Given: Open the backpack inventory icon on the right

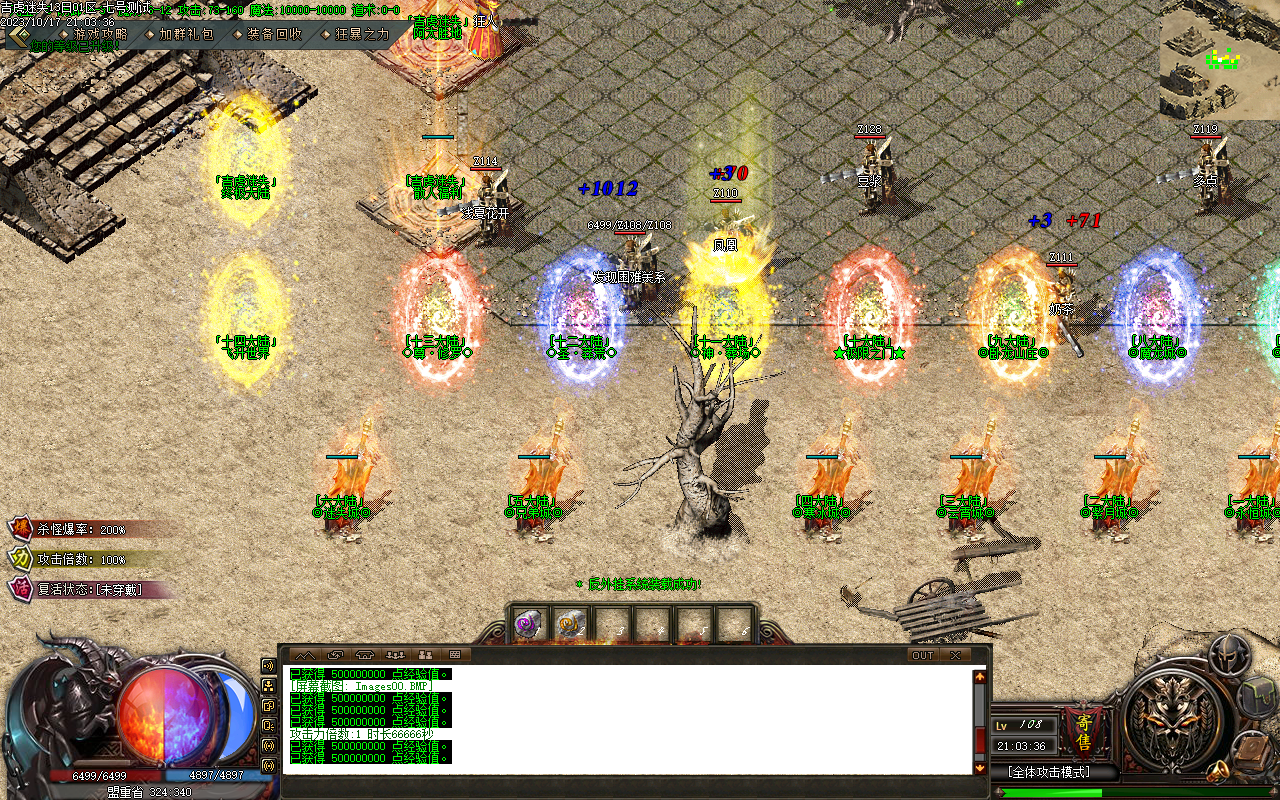Looking at the screenshot, I should click(x=1257, y=697).
